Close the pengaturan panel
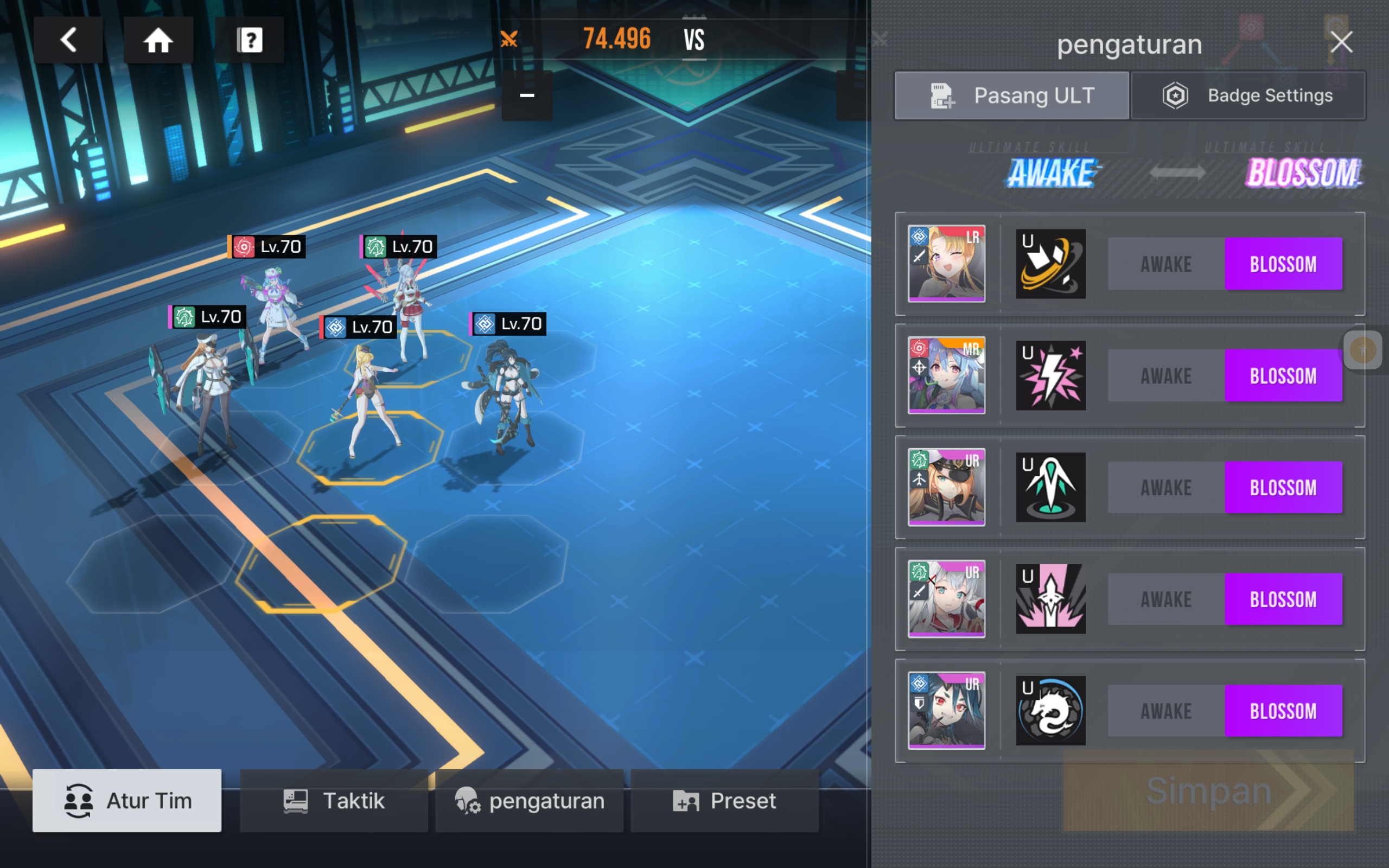1389x868 pixels. 1341,42
